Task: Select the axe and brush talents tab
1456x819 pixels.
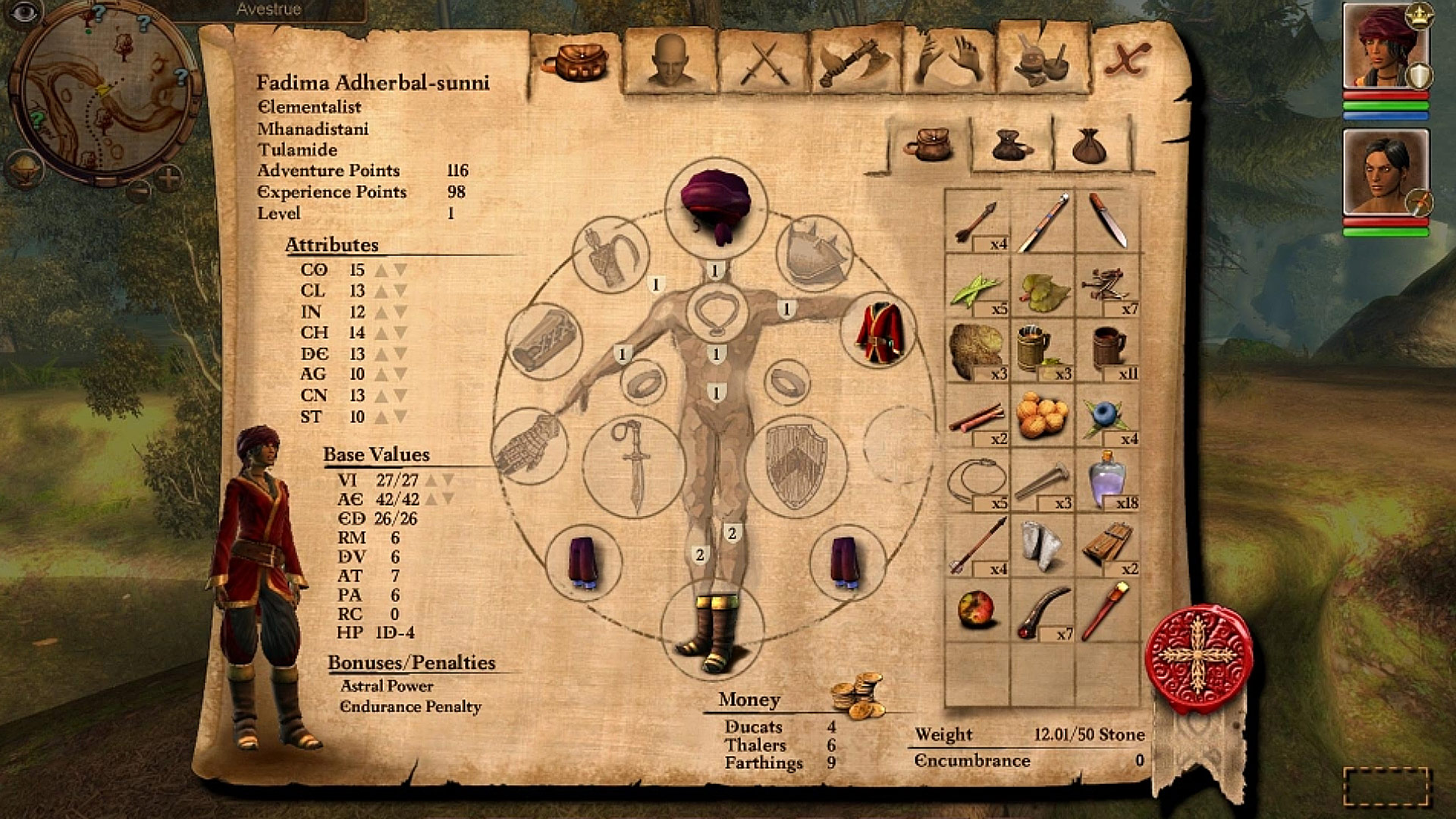Action: coord(855,62)
